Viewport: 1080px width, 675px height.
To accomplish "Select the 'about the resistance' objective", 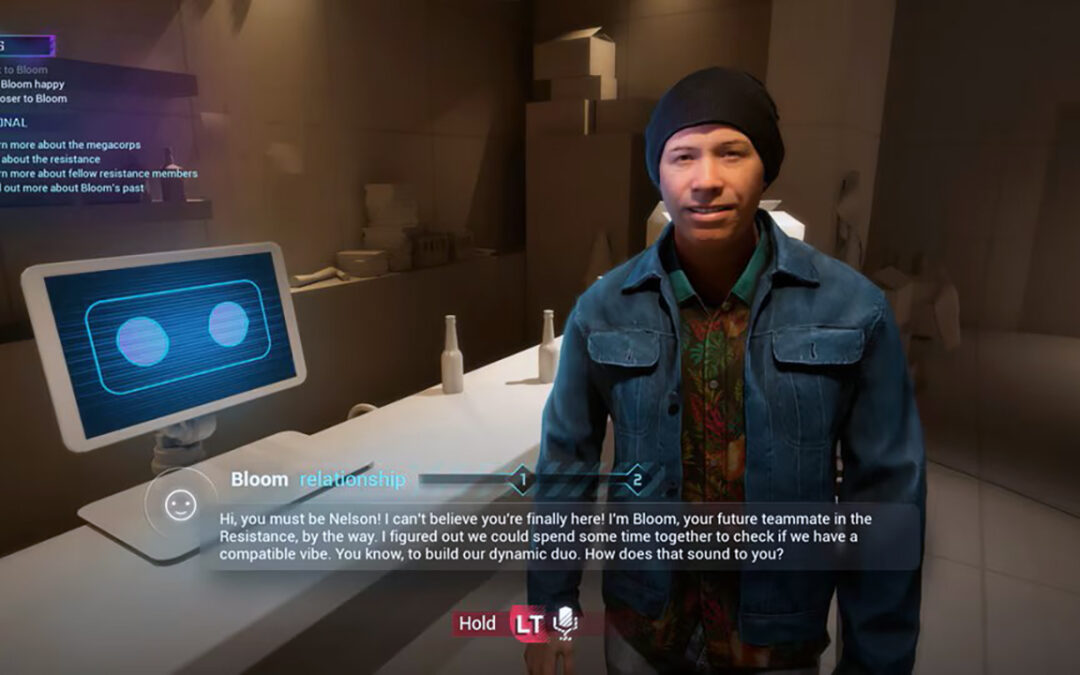I will 50,159.
